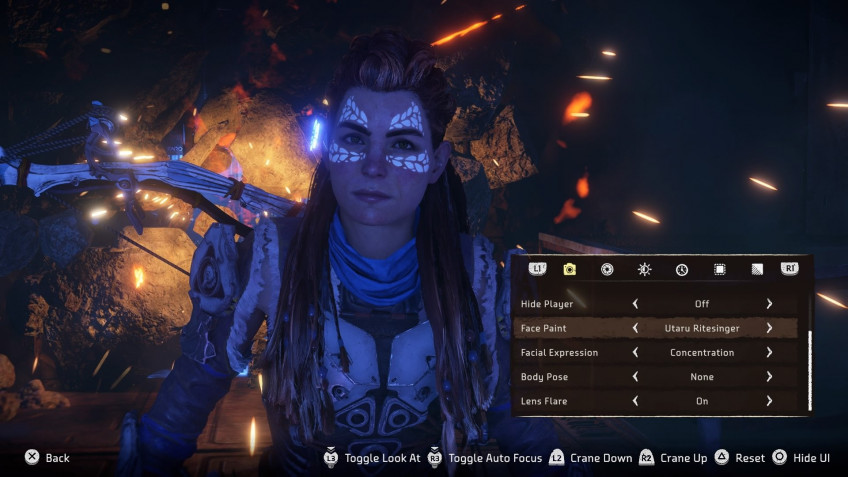The height and width of the screenshot is (477, 848).
Task: Click left arrow on Hide Player
Action: pyautogui.click(x=635, y=303)
